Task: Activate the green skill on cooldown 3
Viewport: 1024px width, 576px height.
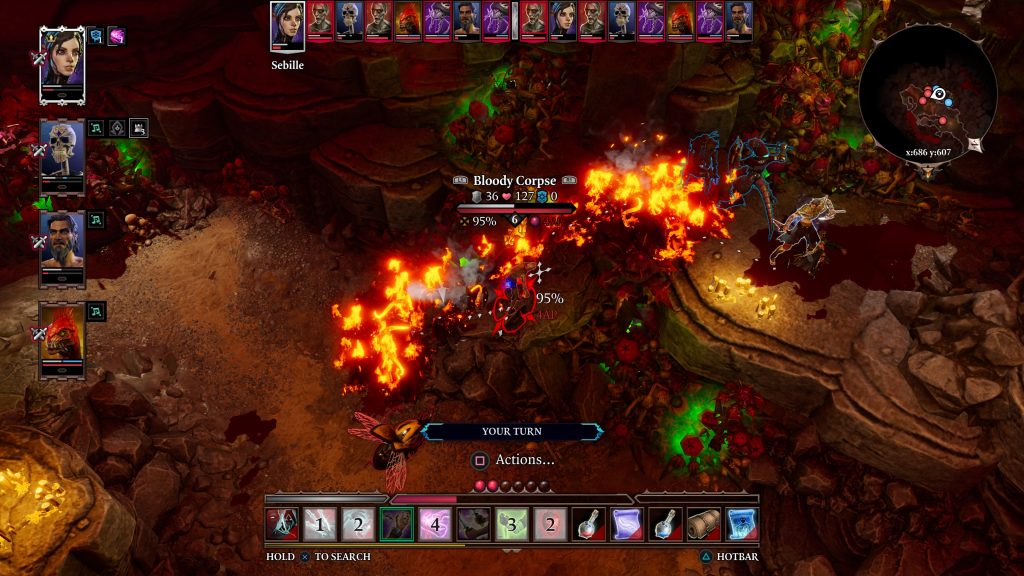Action: point(512,523)
